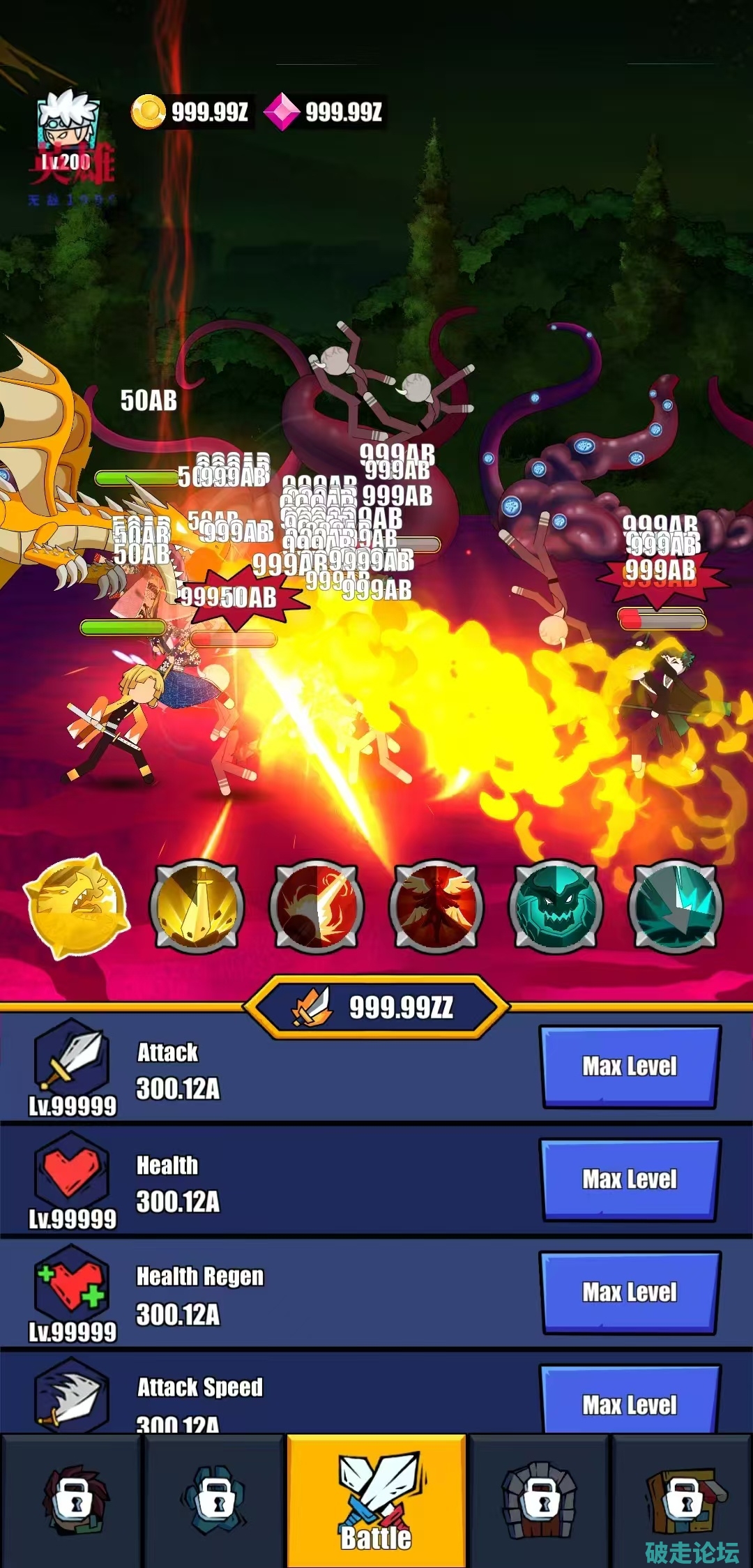Select Max Level button for Health Regen
This screenshot has height=1568, width=753.
tap(630, 1292)
